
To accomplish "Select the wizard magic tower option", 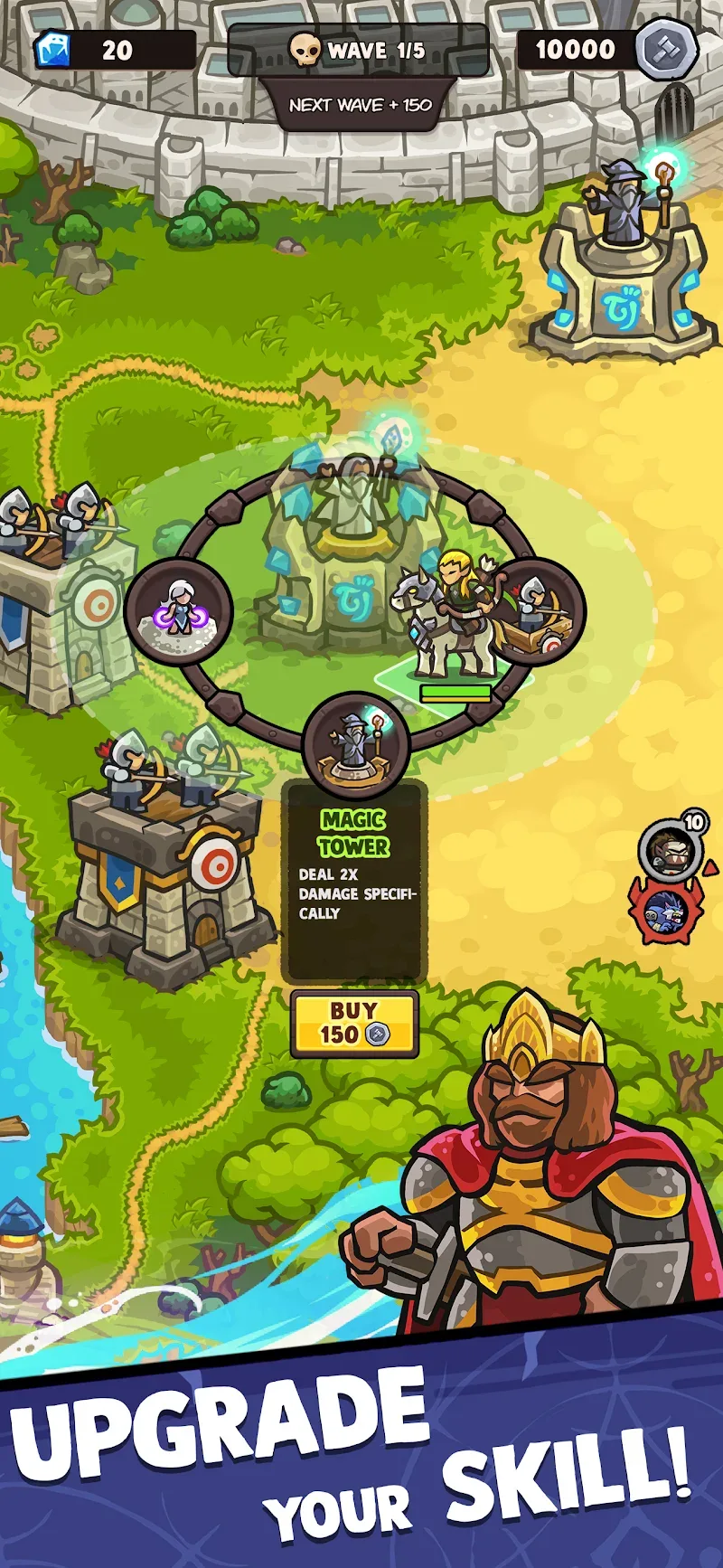I will (355, 742).
